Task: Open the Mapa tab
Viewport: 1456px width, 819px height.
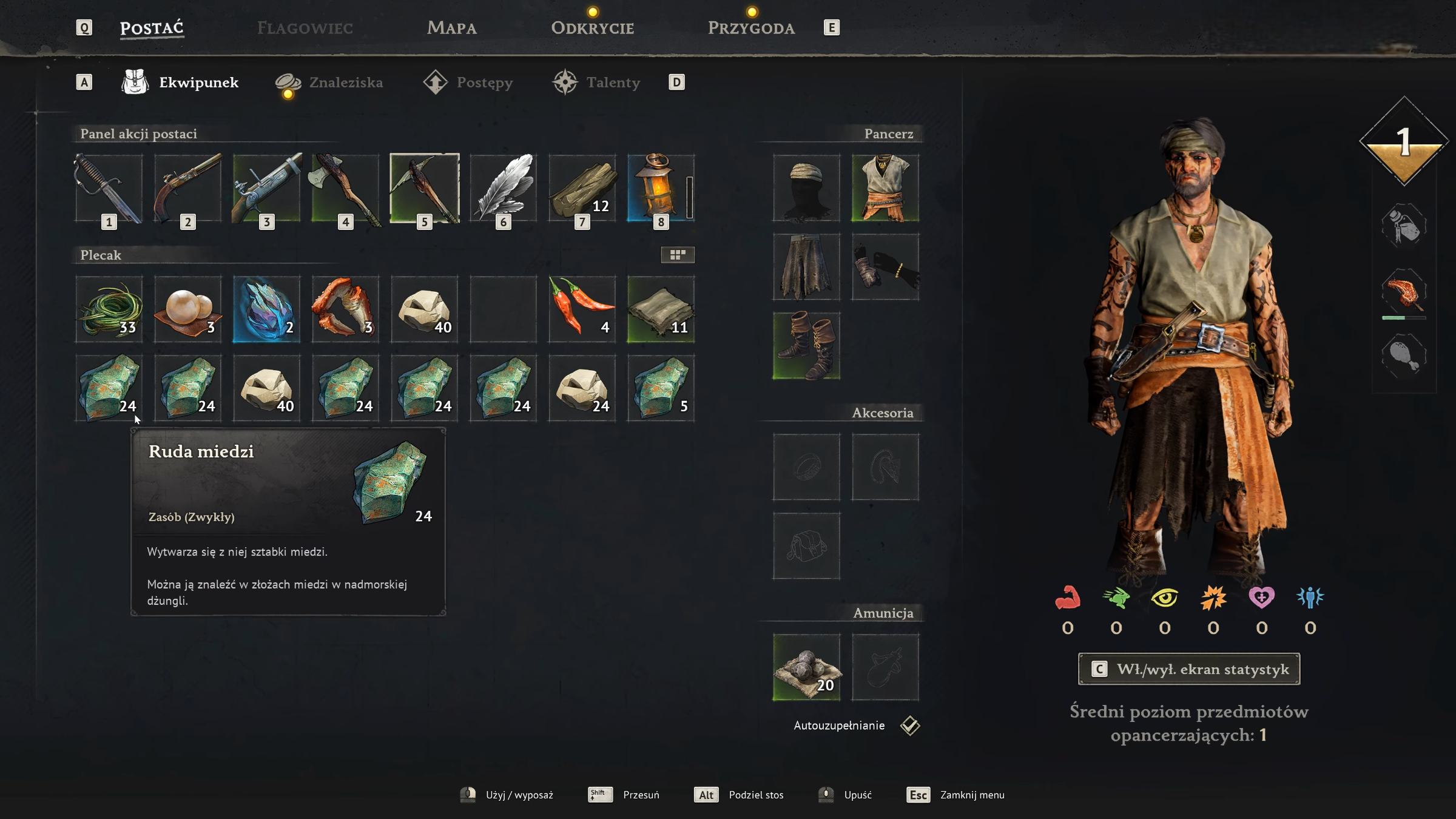Action: (x=451, y=28)
